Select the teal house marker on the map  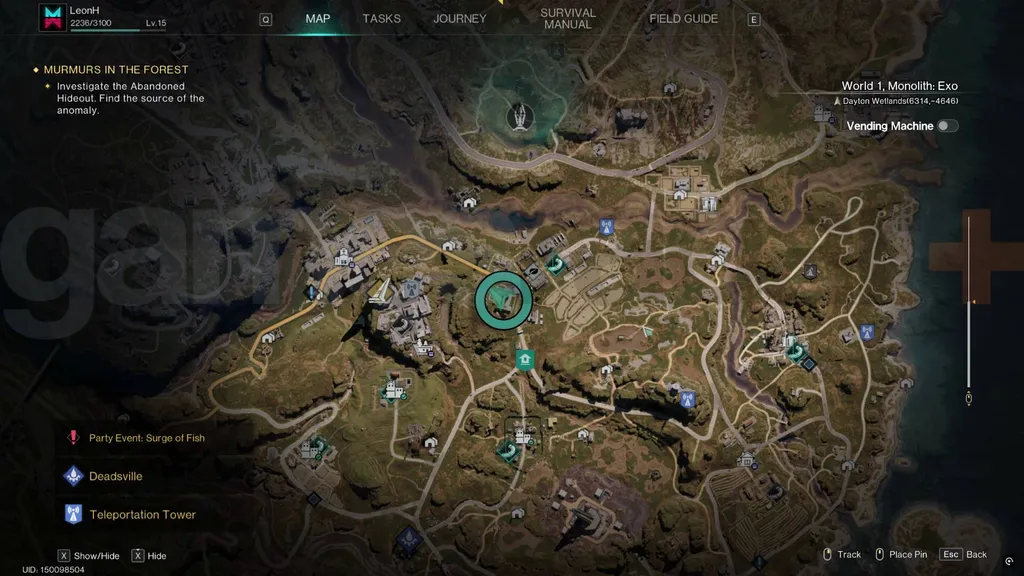click(x=523, y=359)
